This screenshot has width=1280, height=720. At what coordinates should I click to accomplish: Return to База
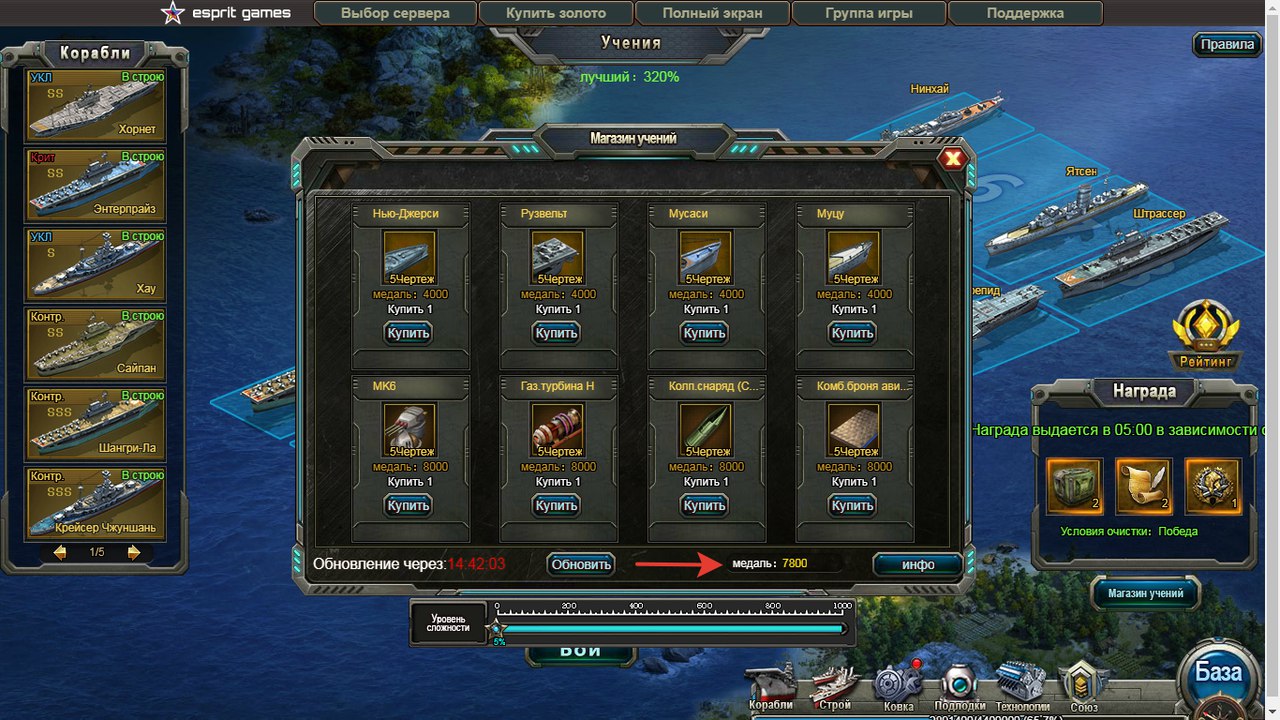(1218, 672)
